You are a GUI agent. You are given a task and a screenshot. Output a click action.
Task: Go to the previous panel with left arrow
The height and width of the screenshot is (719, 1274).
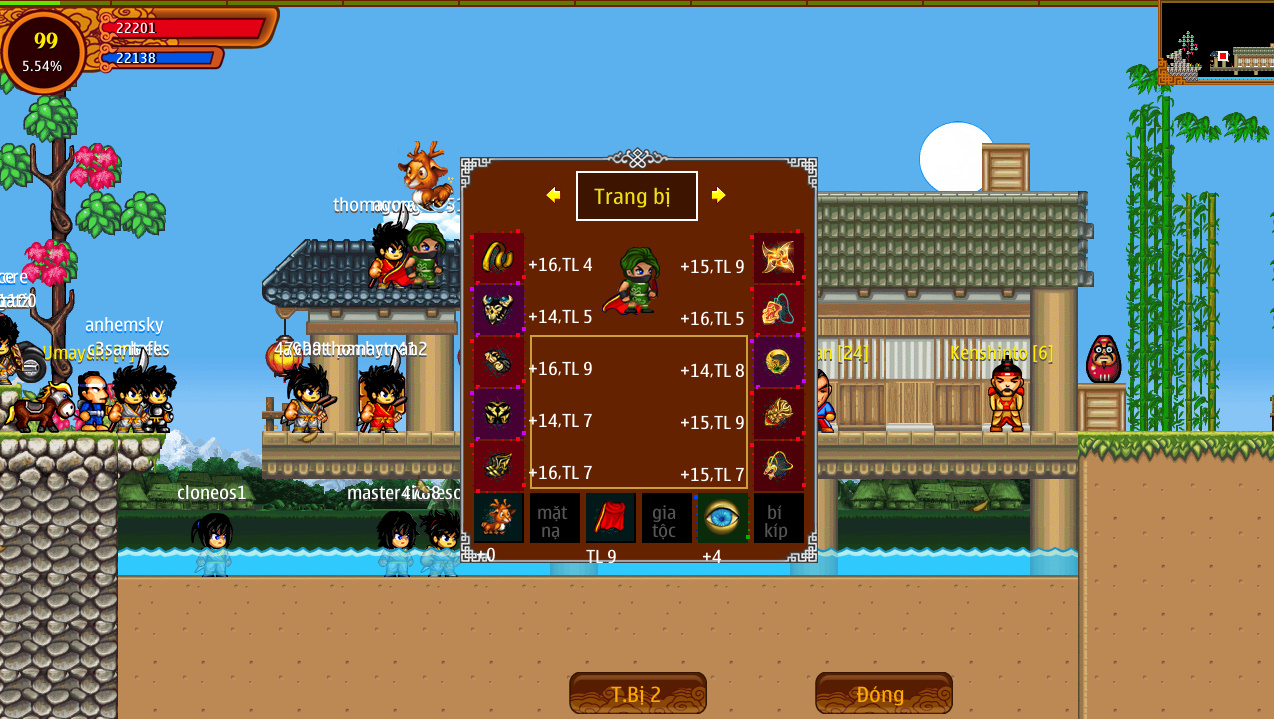click(553, 195)
